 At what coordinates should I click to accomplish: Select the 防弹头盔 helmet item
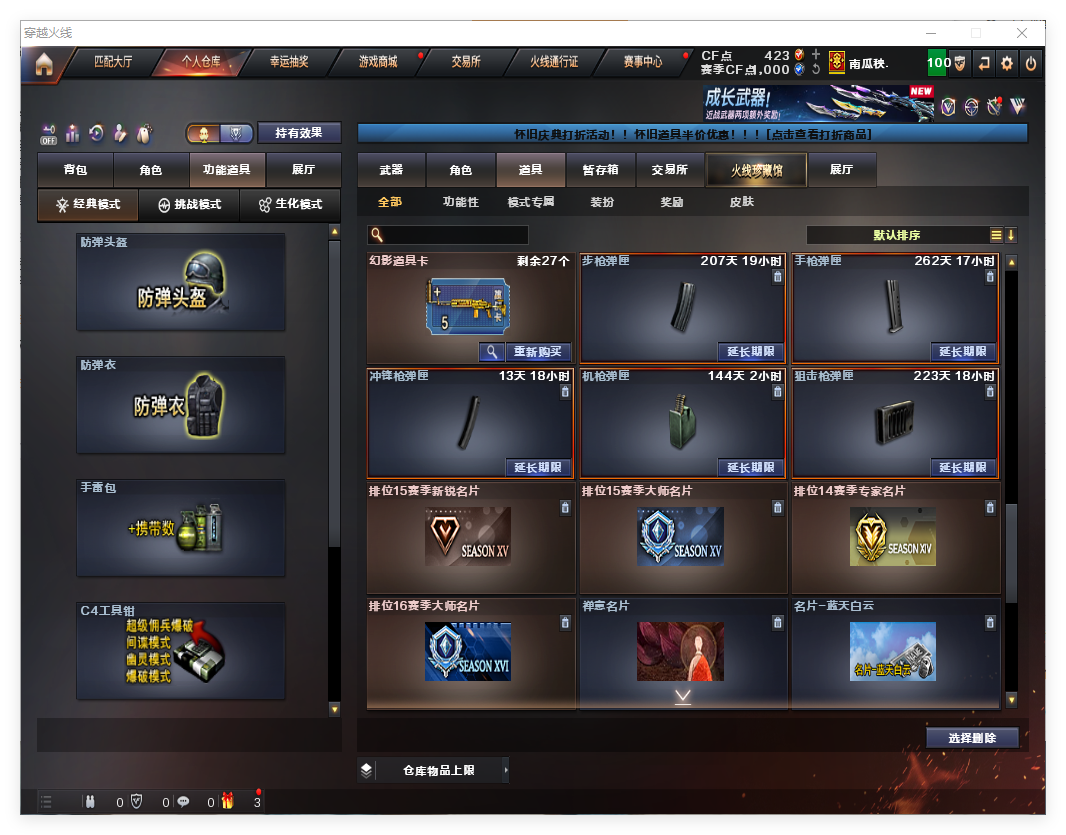(181, 282)
